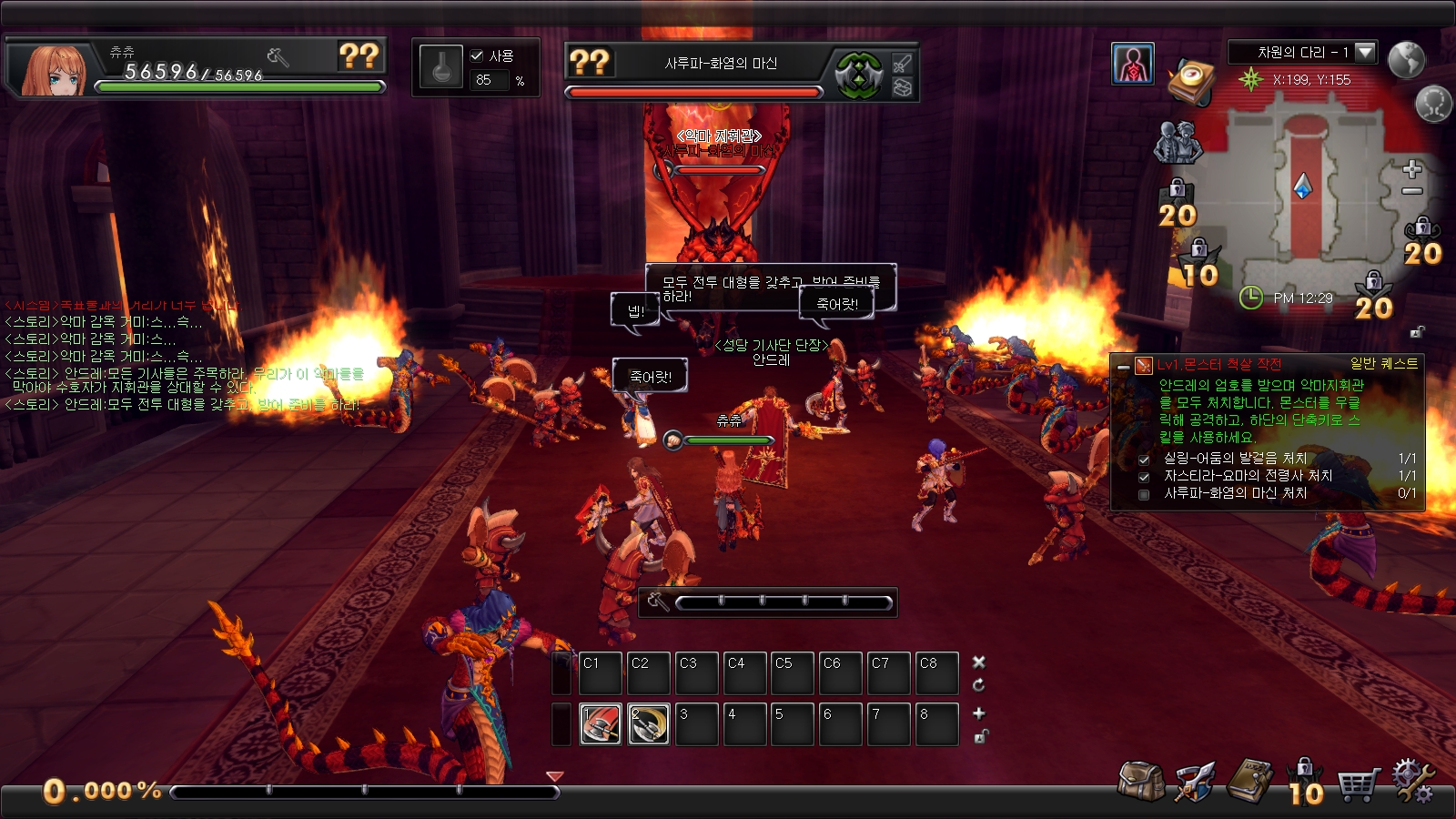The height and width of the screenshot is (819, 1456).
Task: Open the brown journal book
Action: click(1250, 781)
